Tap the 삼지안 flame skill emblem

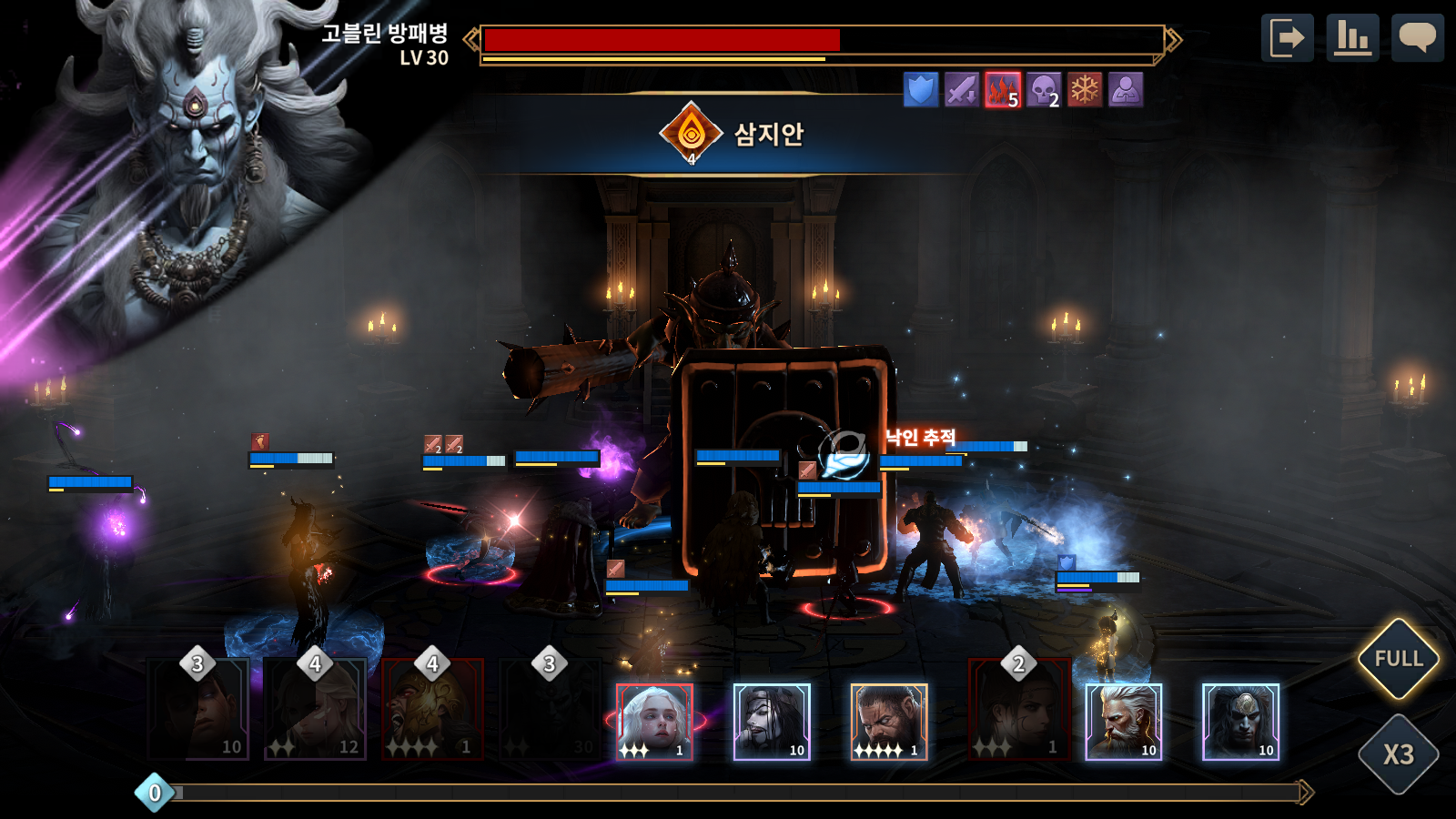(692, 134)
